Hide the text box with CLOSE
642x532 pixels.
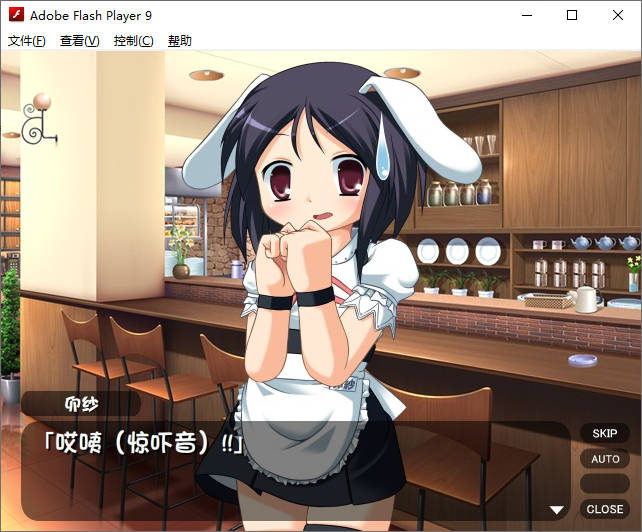pos(604,509)
